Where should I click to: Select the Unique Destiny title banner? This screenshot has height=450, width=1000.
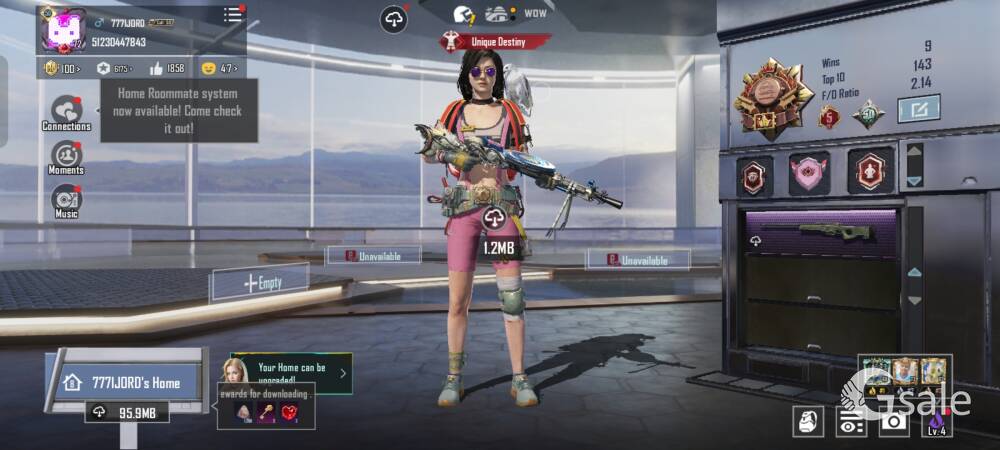(496, 42)
